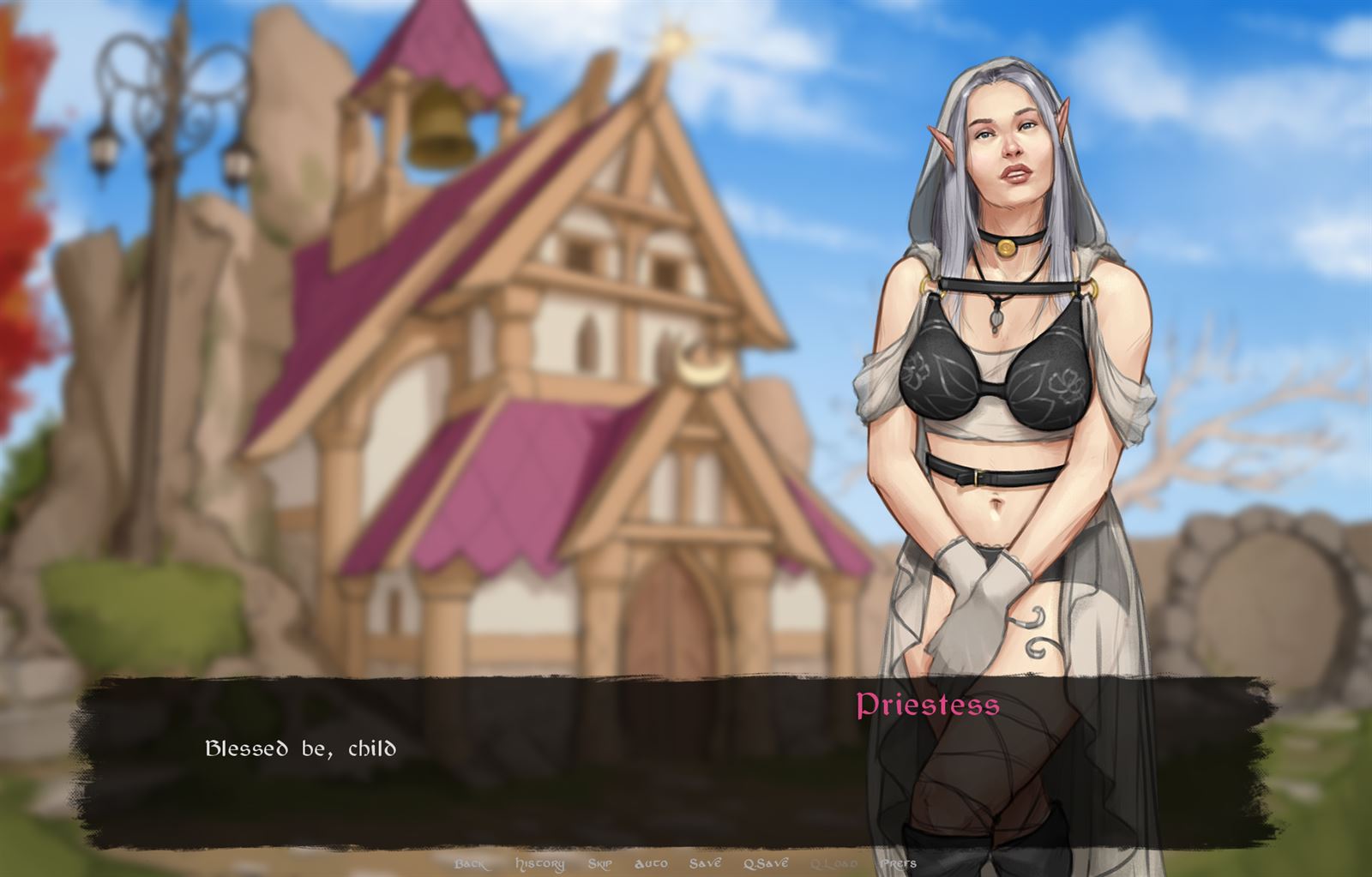Quick load with Q.Load
The image size is (1372, 877).
tap(833, 863)
